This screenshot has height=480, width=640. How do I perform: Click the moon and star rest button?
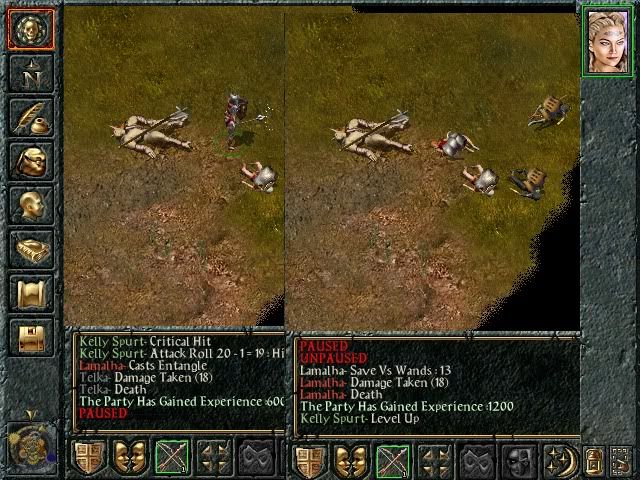[x=562, y=460]
